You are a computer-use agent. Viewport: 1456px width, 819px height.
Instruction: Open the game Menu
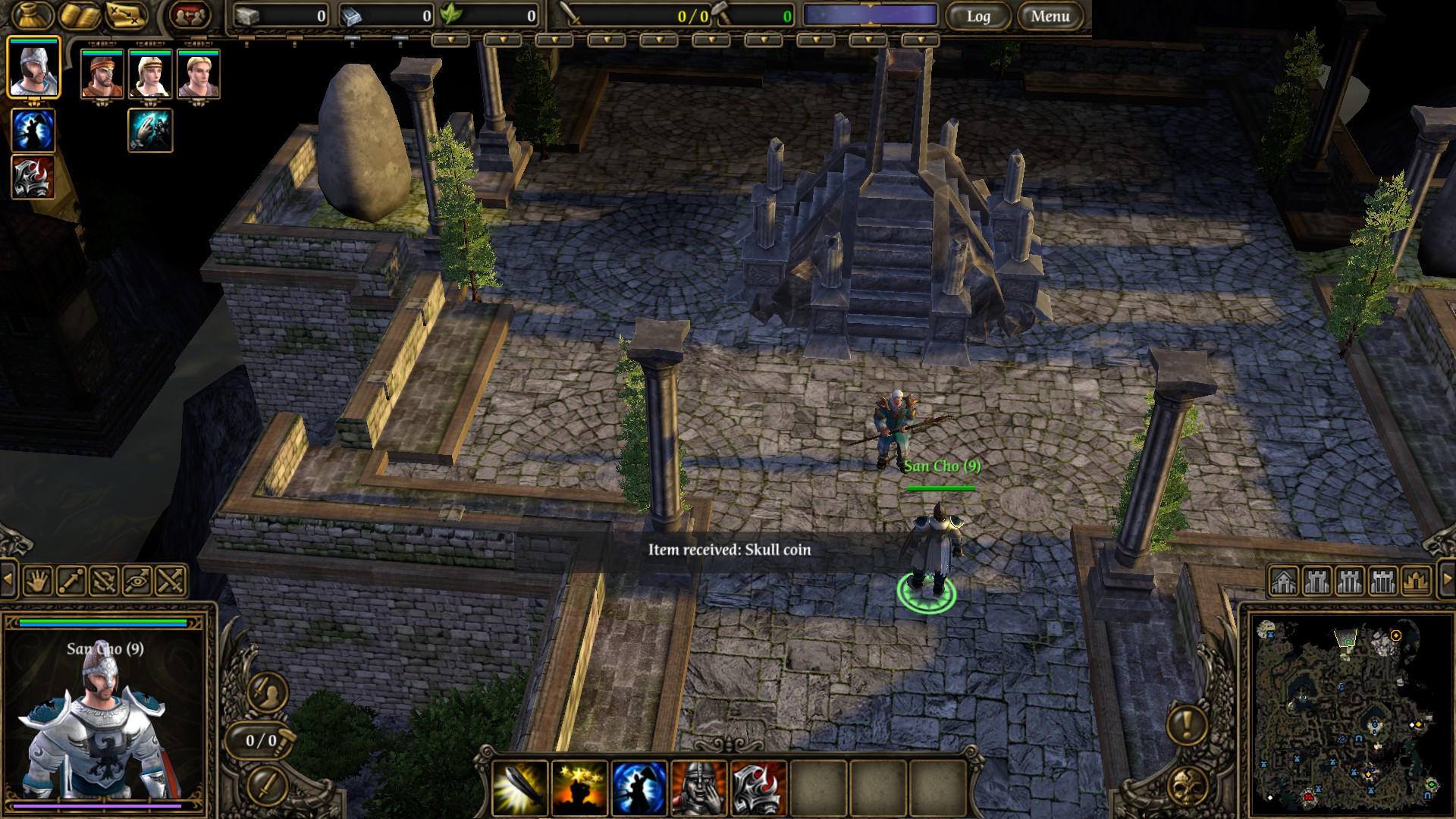(1050, 16)
